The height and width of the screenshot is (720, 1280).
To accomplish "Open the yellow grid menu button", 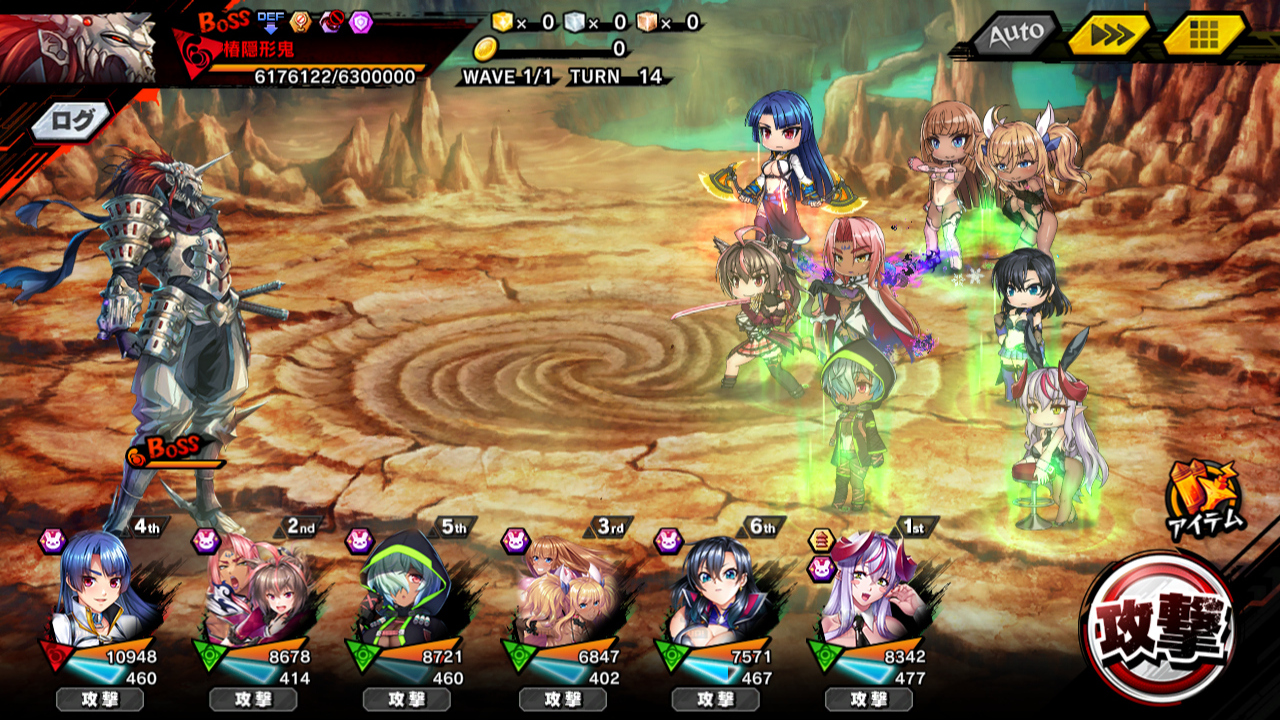I will point(1204,35).
